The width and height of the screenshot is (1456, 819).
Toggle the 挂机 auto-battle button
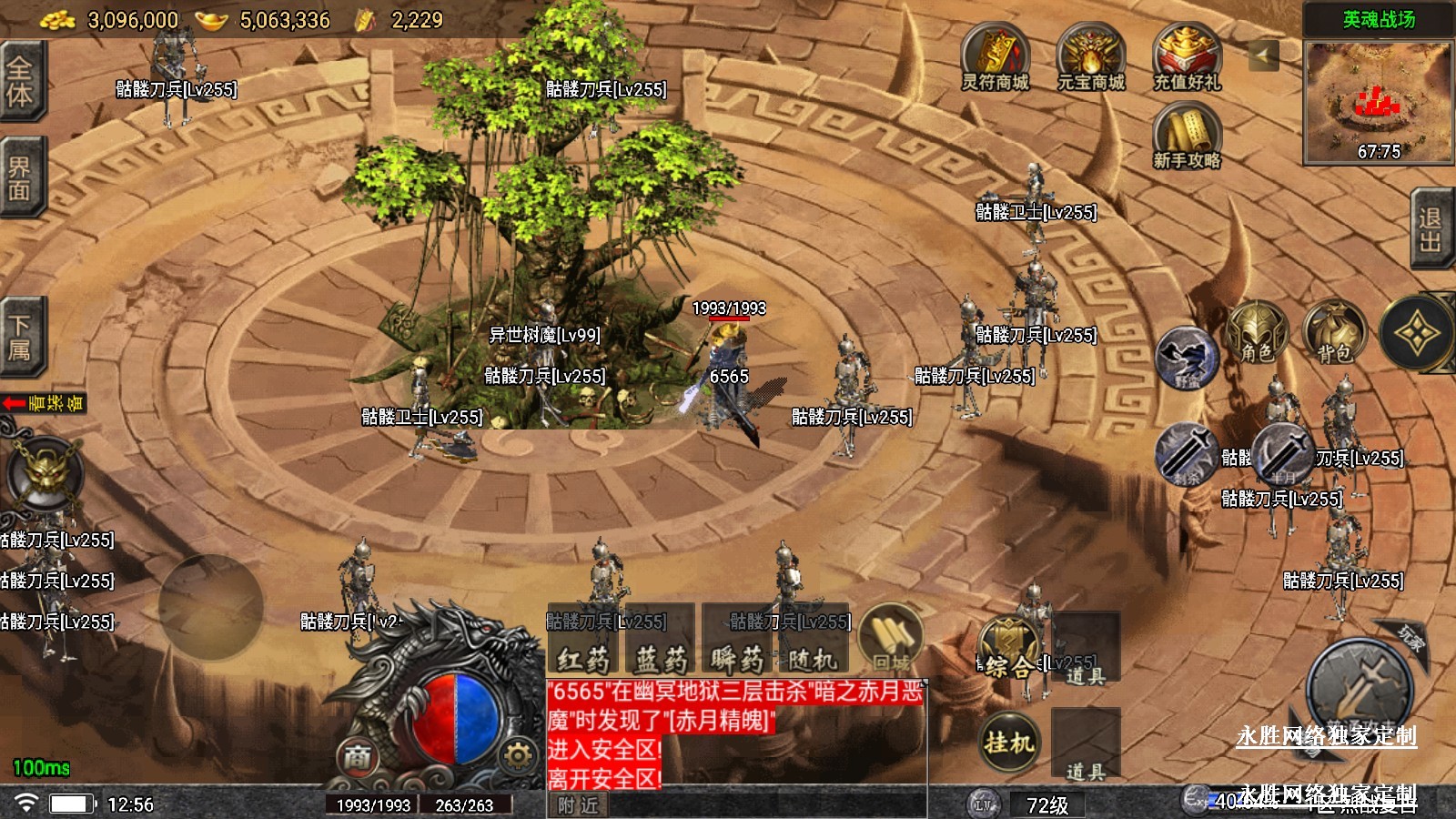point(1009,743)
